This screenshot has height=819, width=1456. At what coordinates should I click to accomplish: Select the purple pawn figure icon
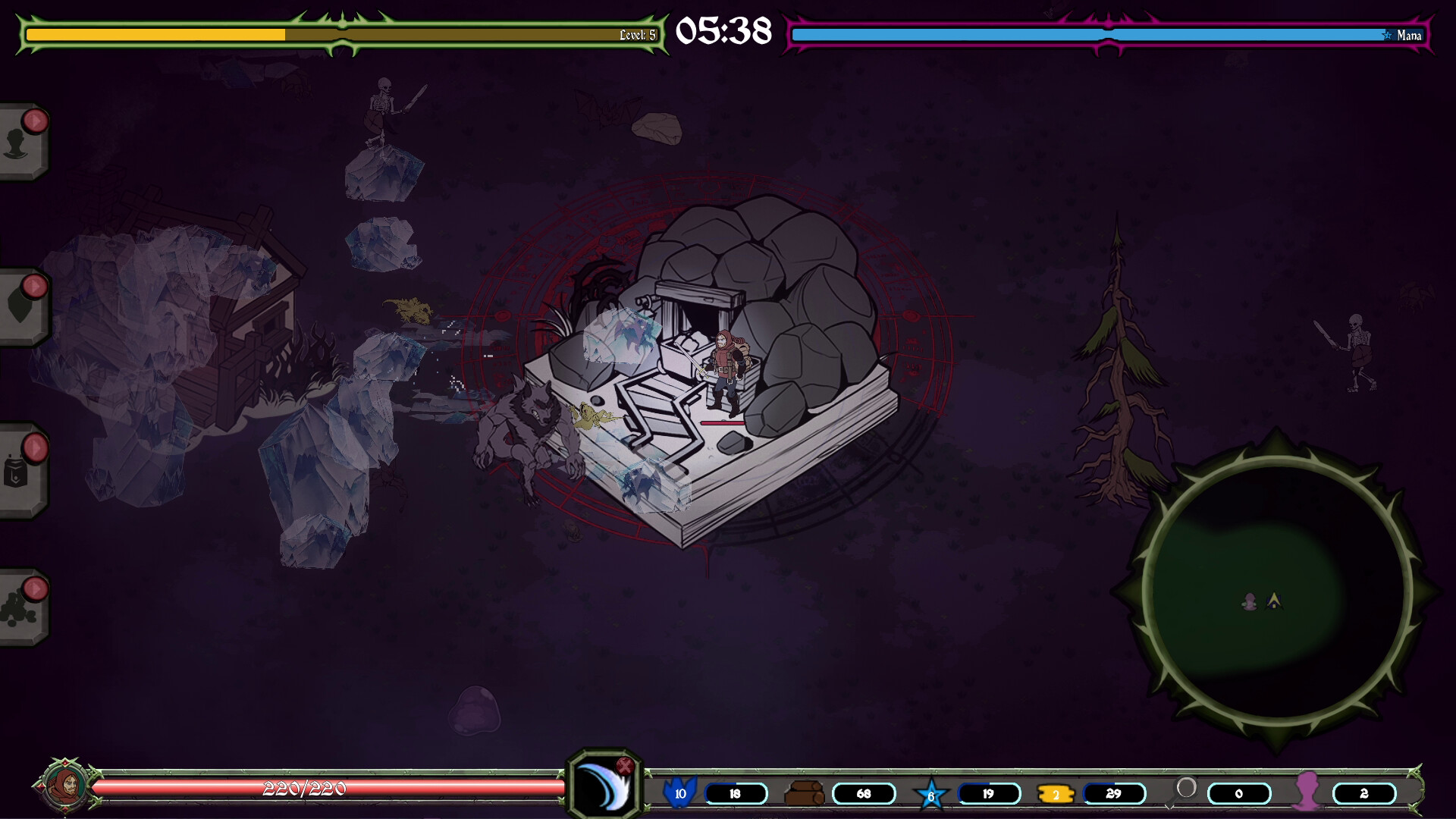1307,792
